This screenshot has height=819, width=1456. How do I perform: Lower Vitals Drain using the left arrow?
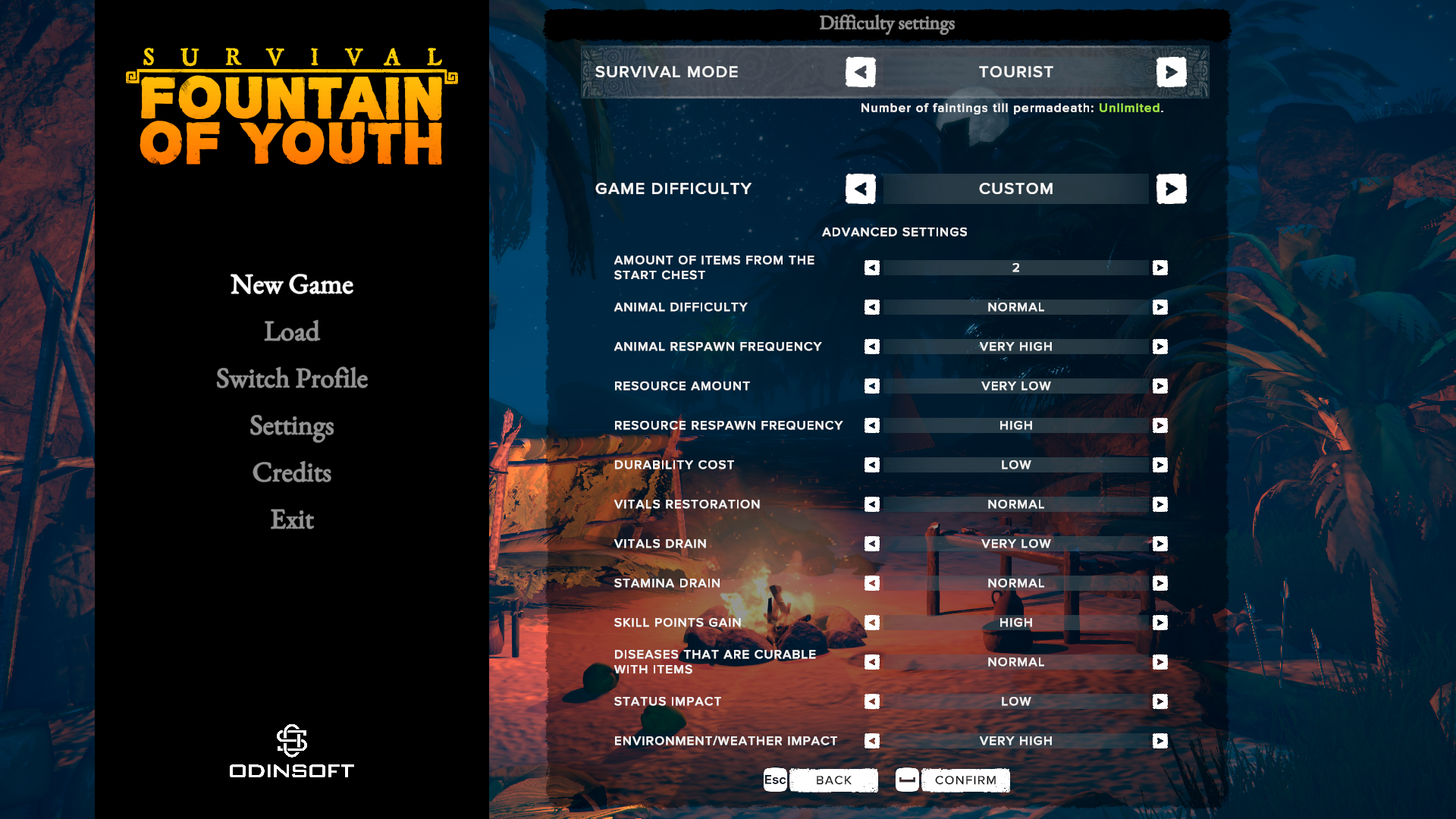point(871,543)
